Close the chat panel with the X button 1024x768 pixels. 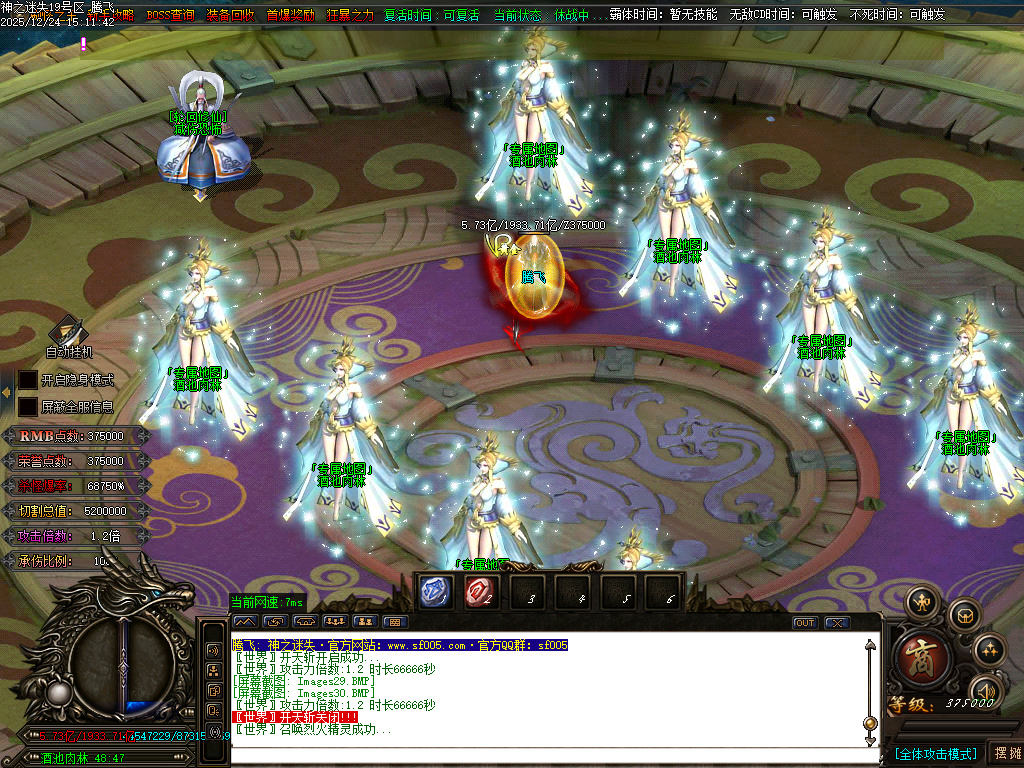point(836,622)
